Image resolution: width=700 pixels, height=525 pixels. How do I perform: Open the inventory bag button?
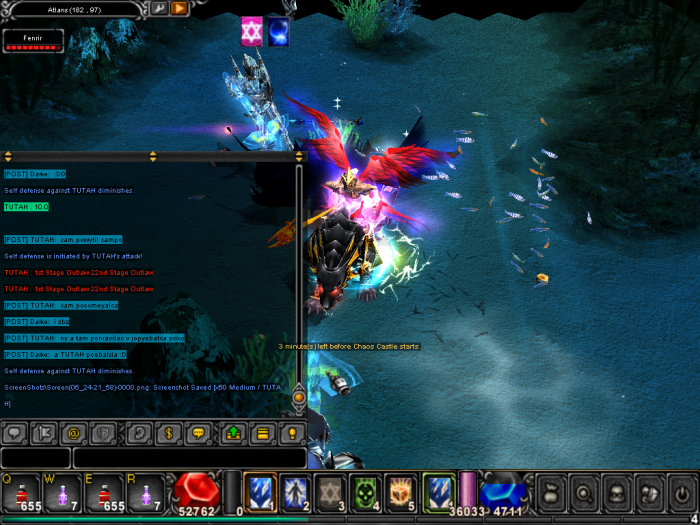[x=550, y=493]
